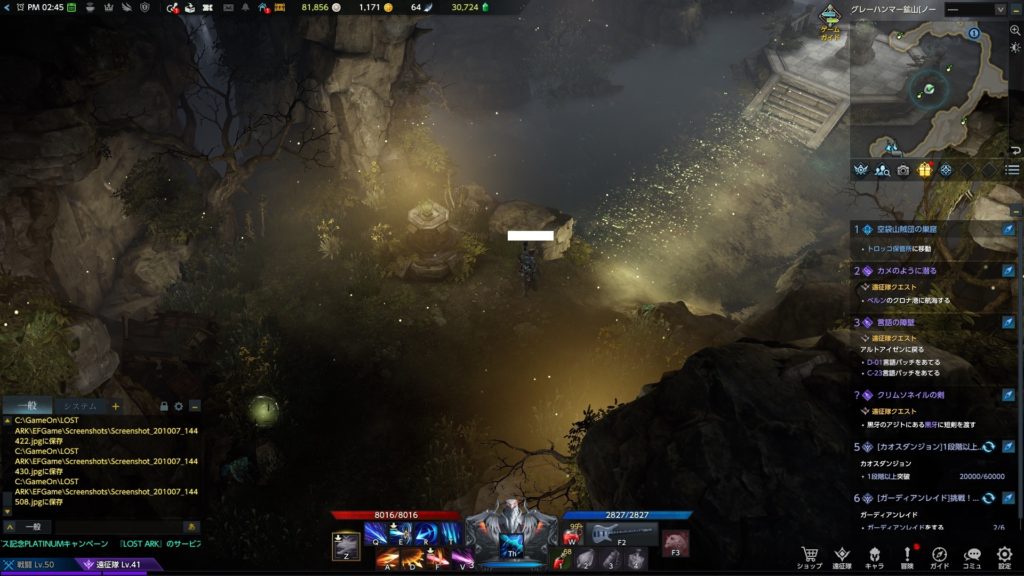This screenshot has width=1024, height=576.
Task: Open the ガイド guide menu
Action: coord(940,557)
